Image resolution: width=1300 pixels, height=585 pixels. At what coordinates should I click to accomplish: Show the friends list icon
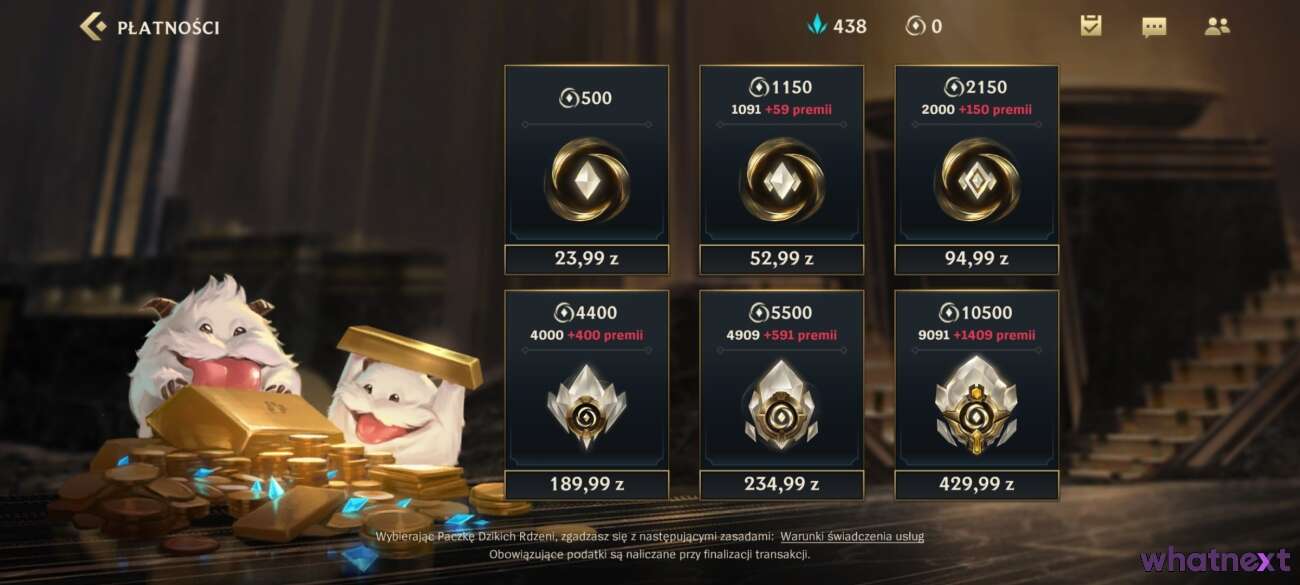click(1217, 27)
